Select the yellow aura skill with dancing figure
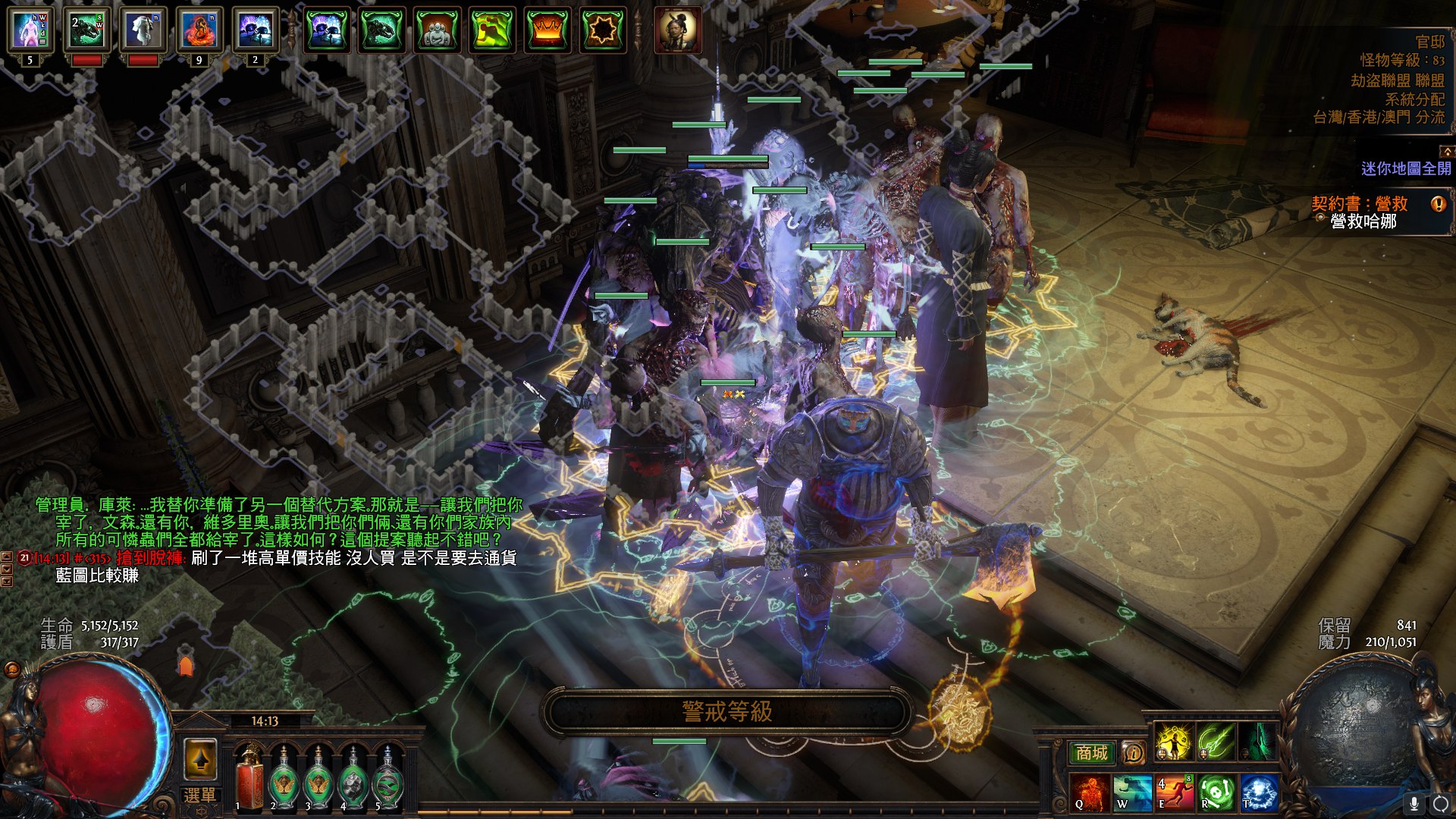Image resolution: width=1456 pixels, height=819 pixels. pyautogui.click(x=1173, y=742)
